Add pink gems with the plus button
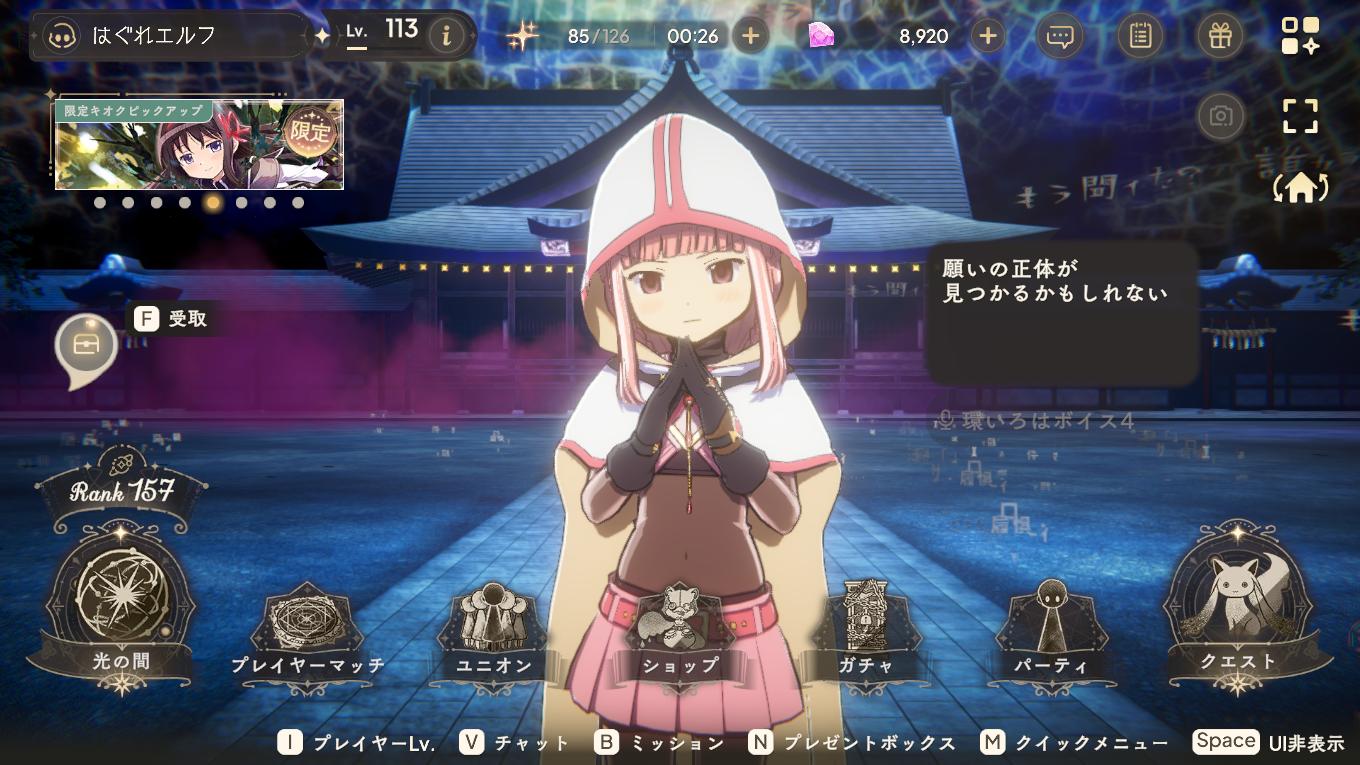 pos(987,36)
